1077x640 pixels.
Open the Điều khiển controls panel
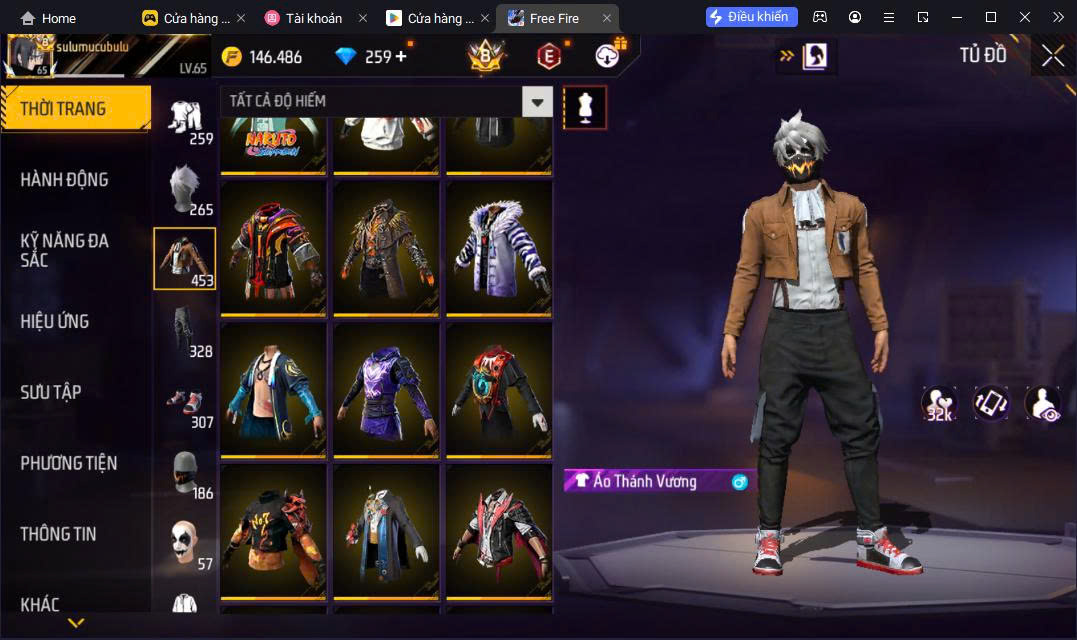coord(752,17)
